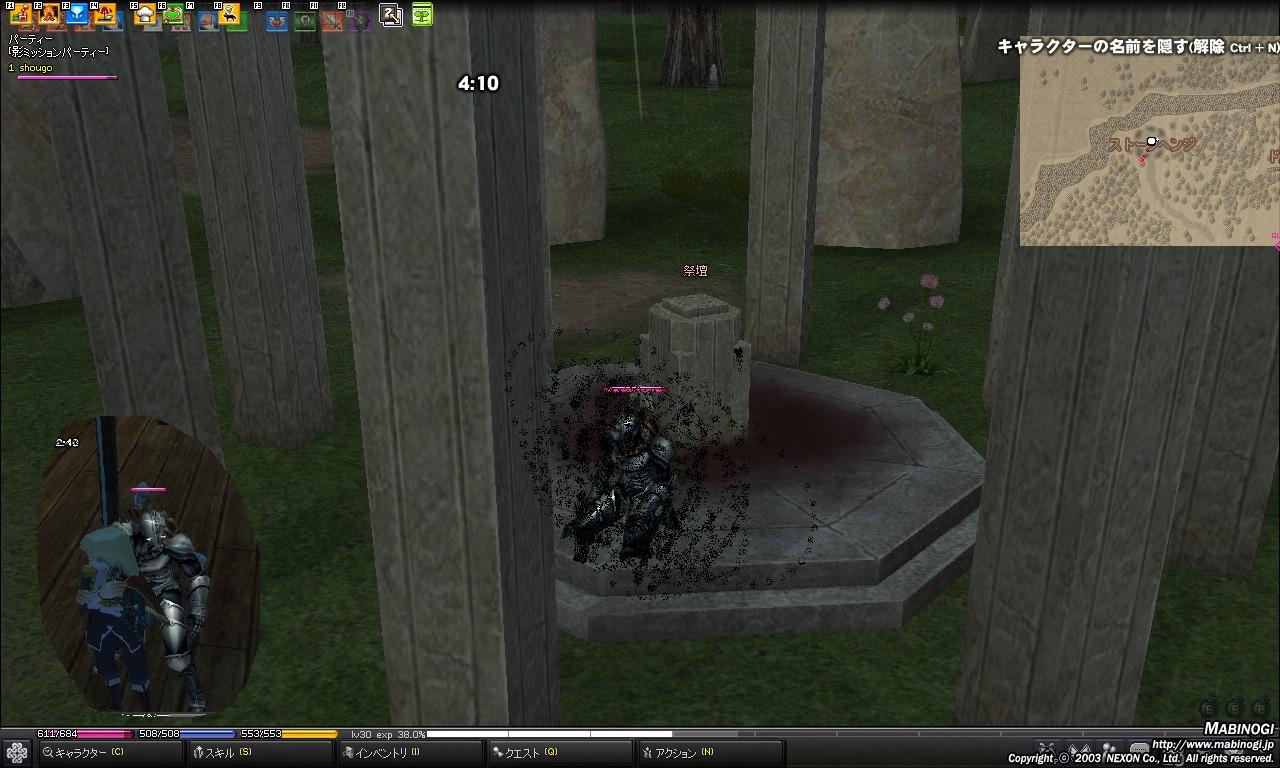Select the sword attack hotkey icon

click(x=332, y=20)
